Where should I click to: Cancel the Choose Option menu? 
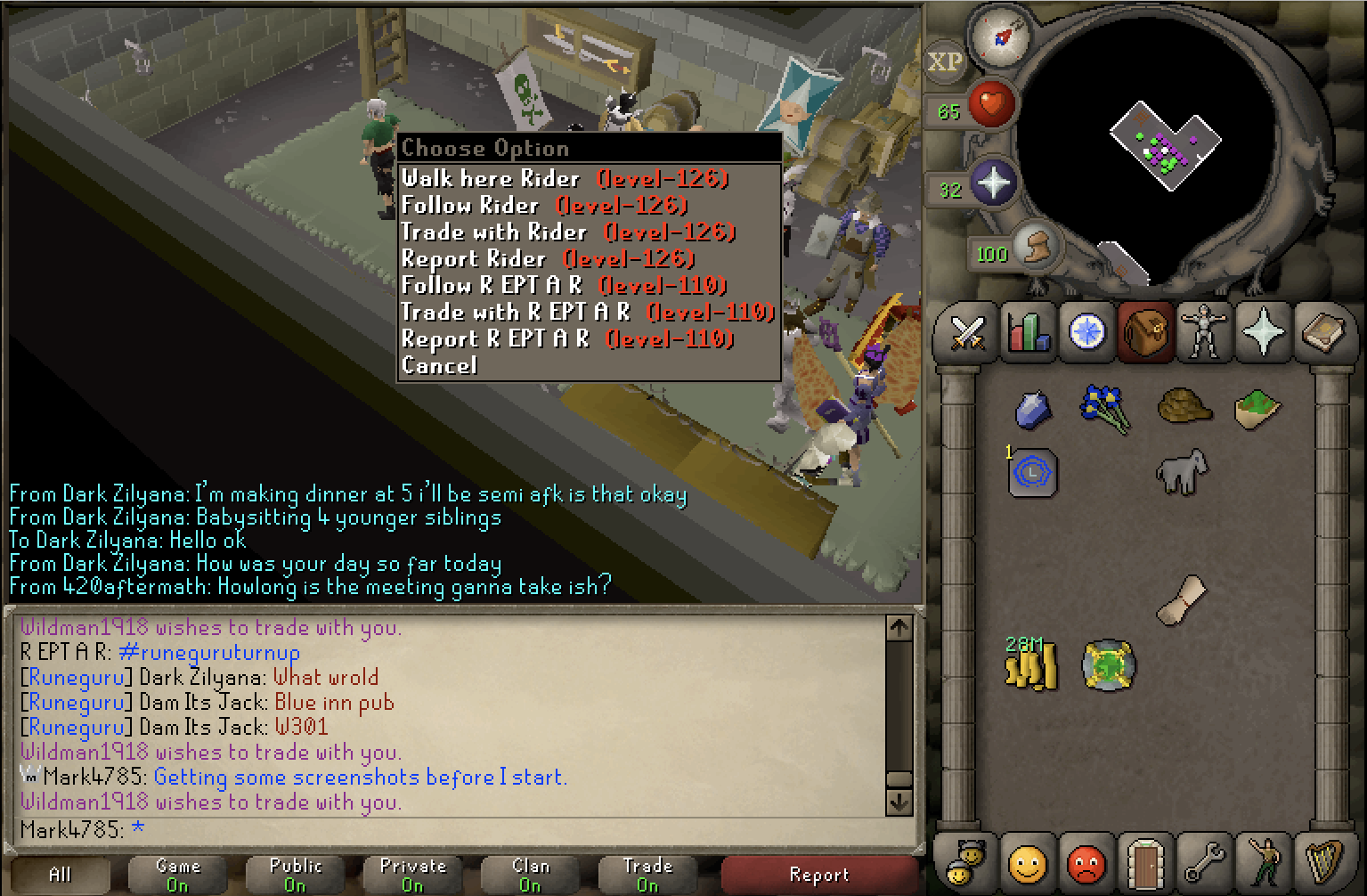click(440, 366)
